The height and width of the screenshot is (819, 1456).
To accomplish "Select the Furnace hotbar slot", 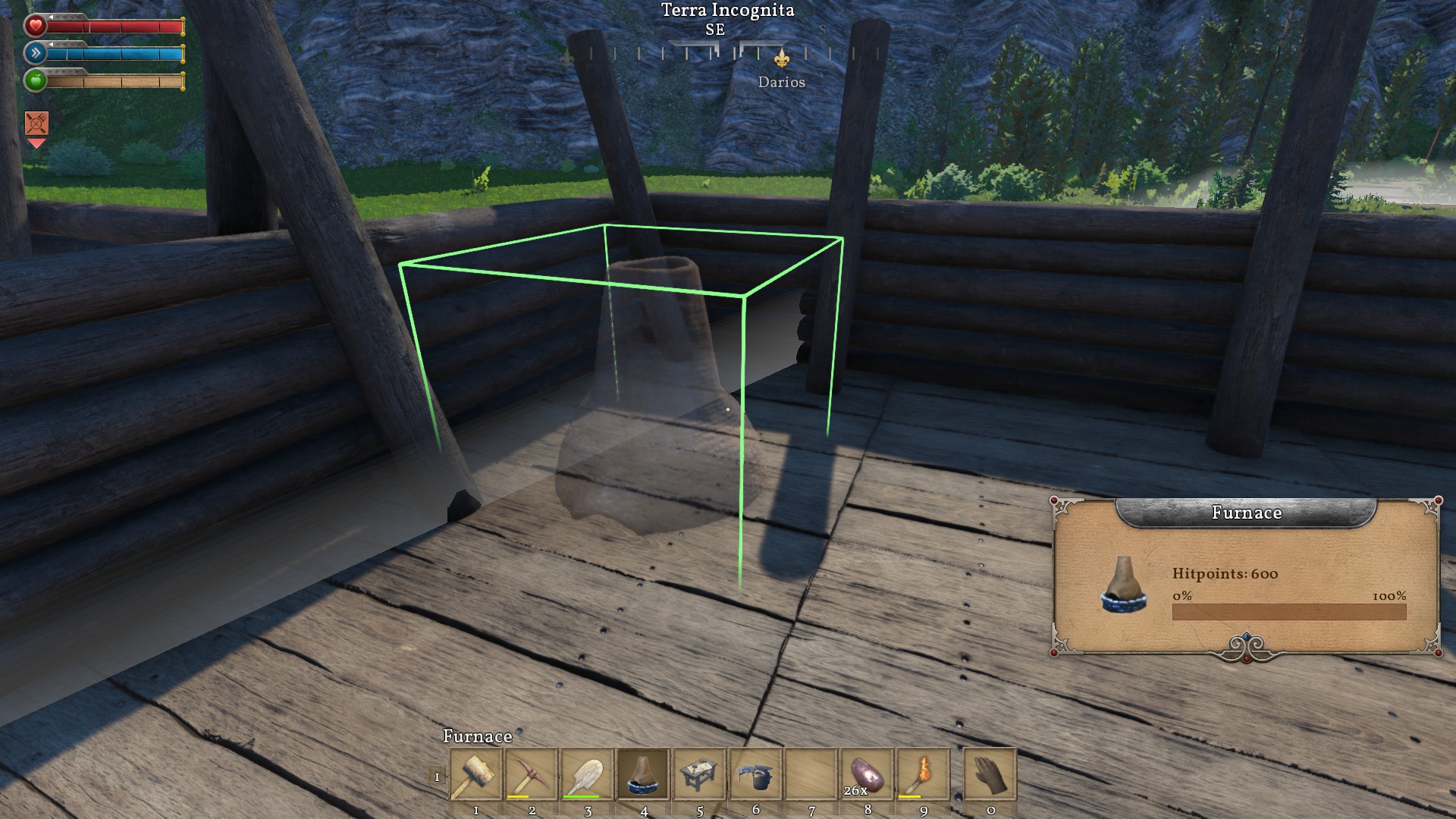I will [x=643, y=774].
